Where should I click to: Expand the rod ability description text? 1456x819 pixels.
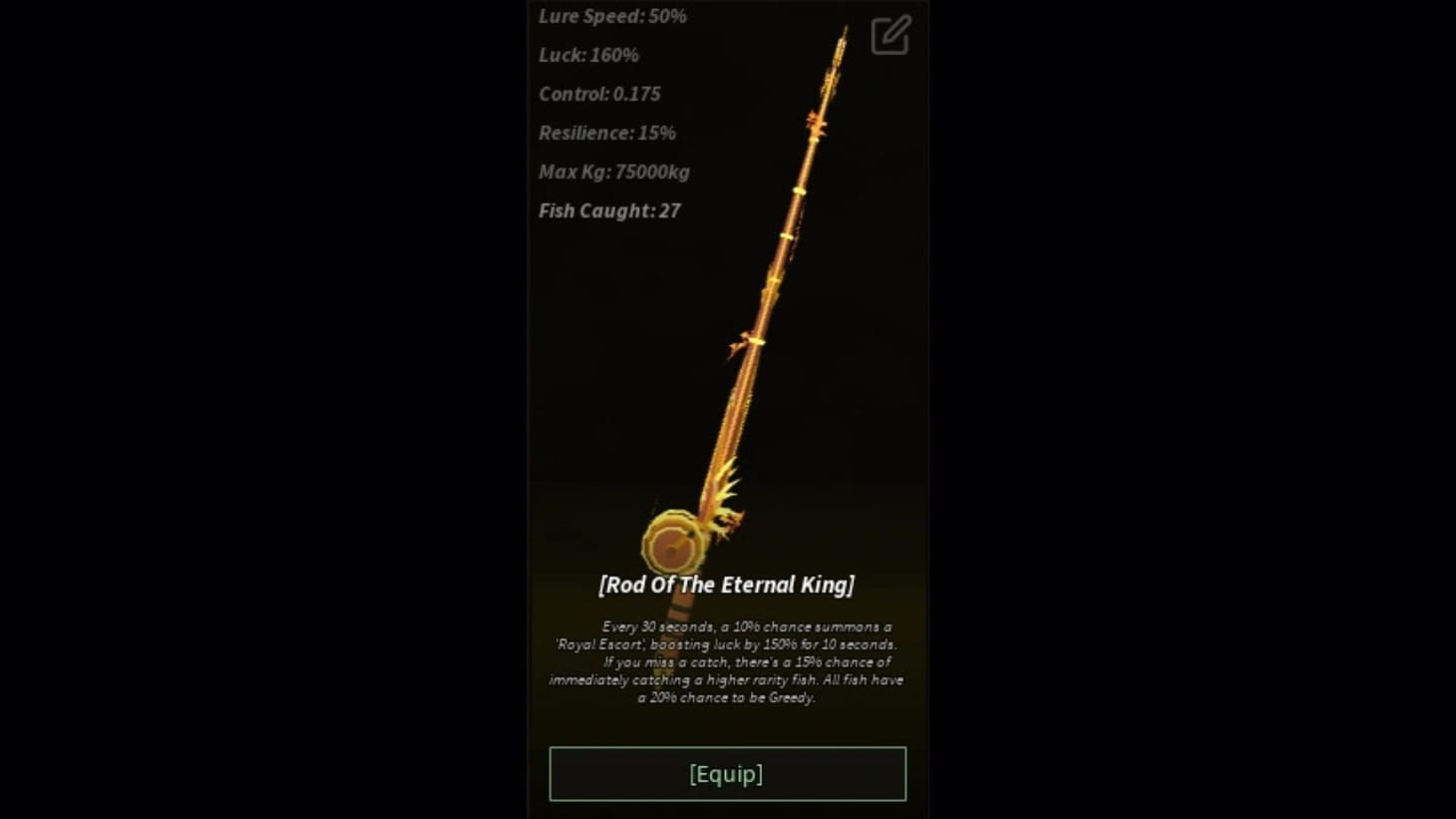(725, 662)
